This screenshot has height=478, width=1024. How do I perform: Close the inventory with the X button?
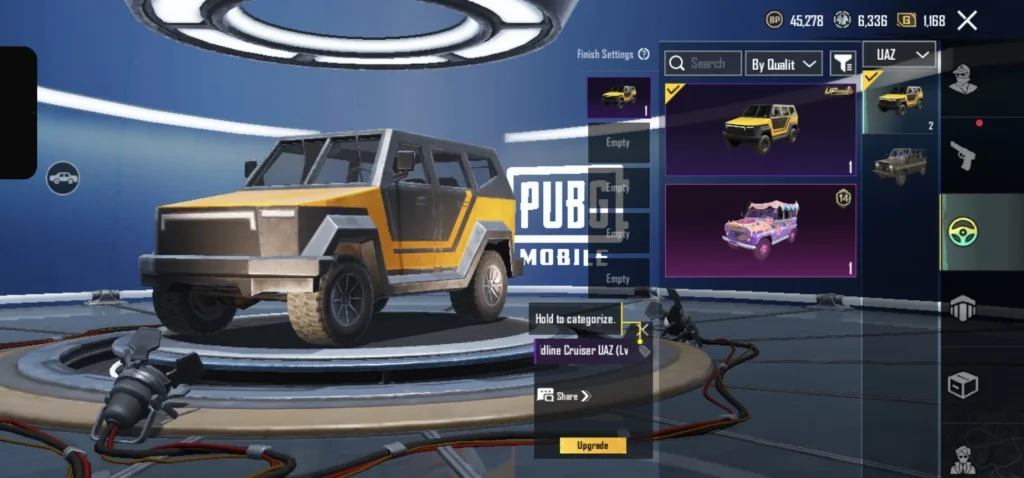click(x=967, y=20)
